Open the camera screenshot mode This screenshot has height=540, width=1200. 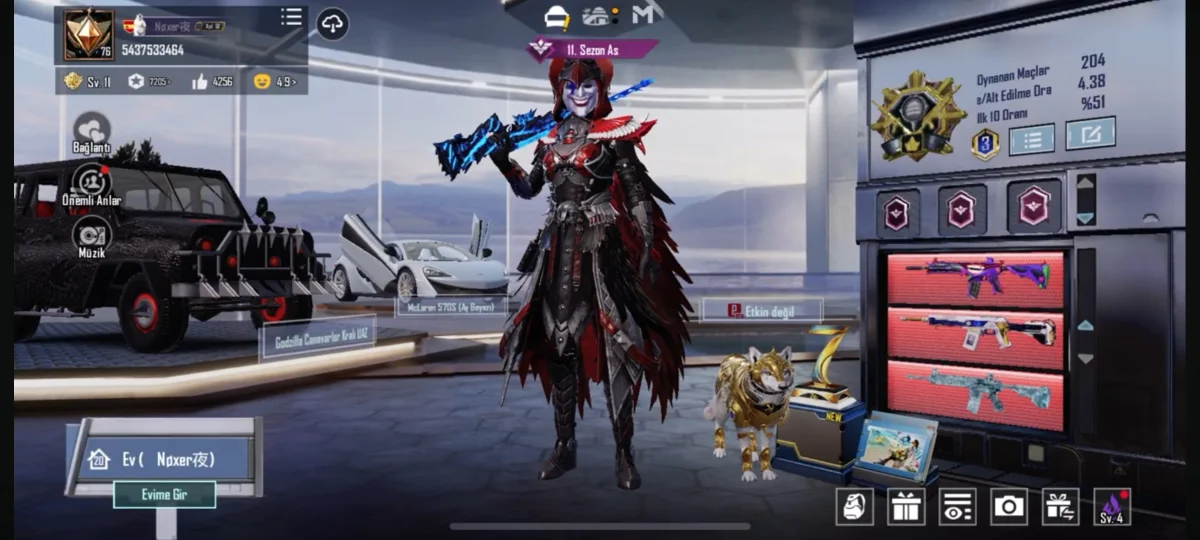tap(1009, 507)
